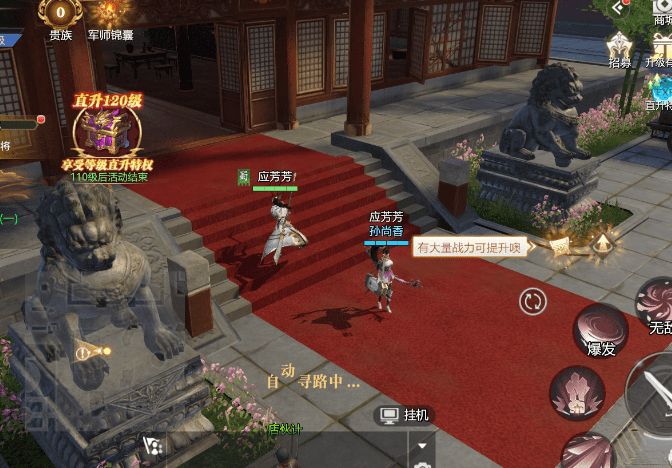Screen dimensions: 672x468
Task: Open the 招募 recruit menu
Action: pyautogui.click(x=620, y=47)
